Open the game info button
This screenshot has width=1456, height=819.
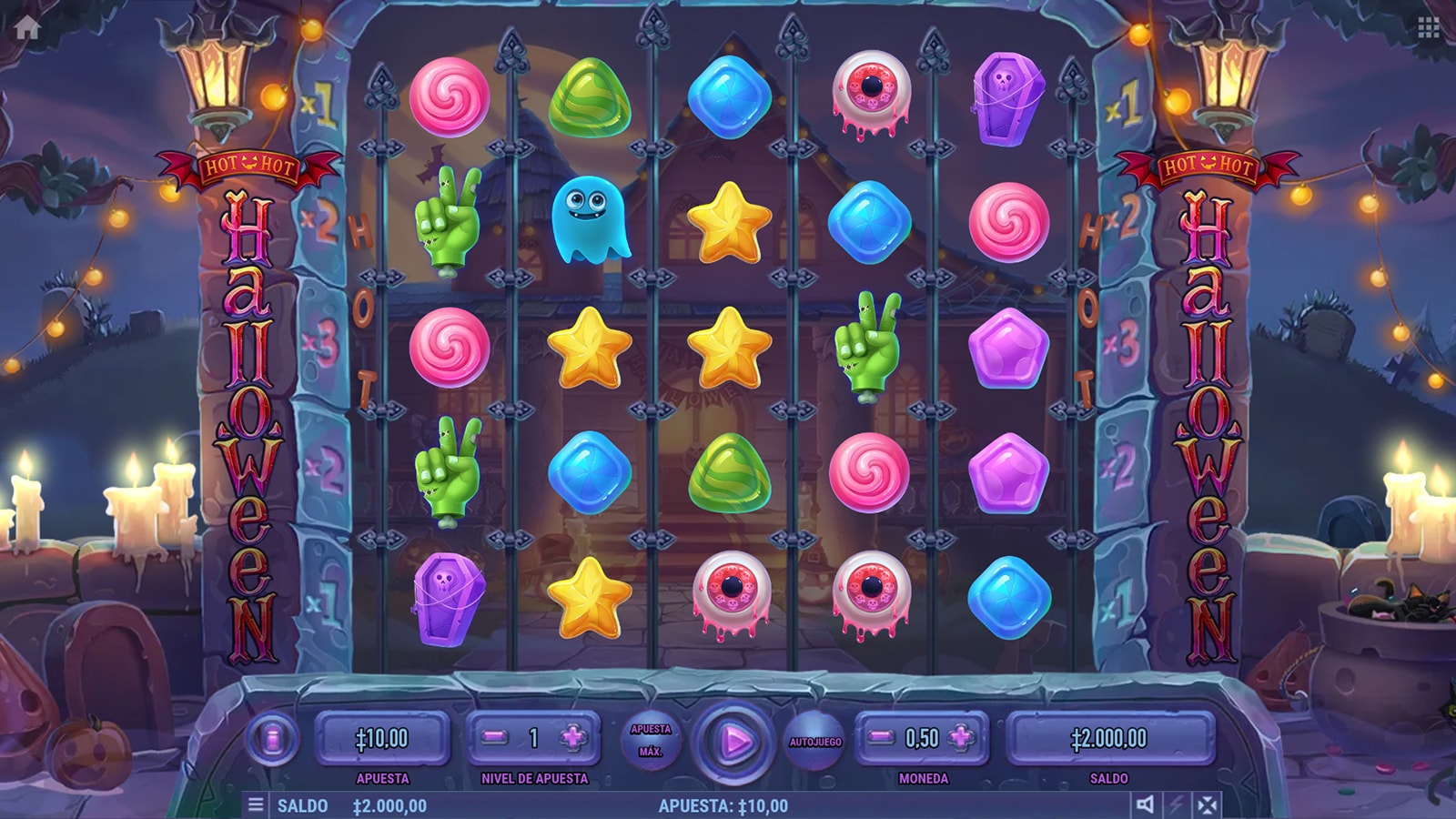coord(272,739)
